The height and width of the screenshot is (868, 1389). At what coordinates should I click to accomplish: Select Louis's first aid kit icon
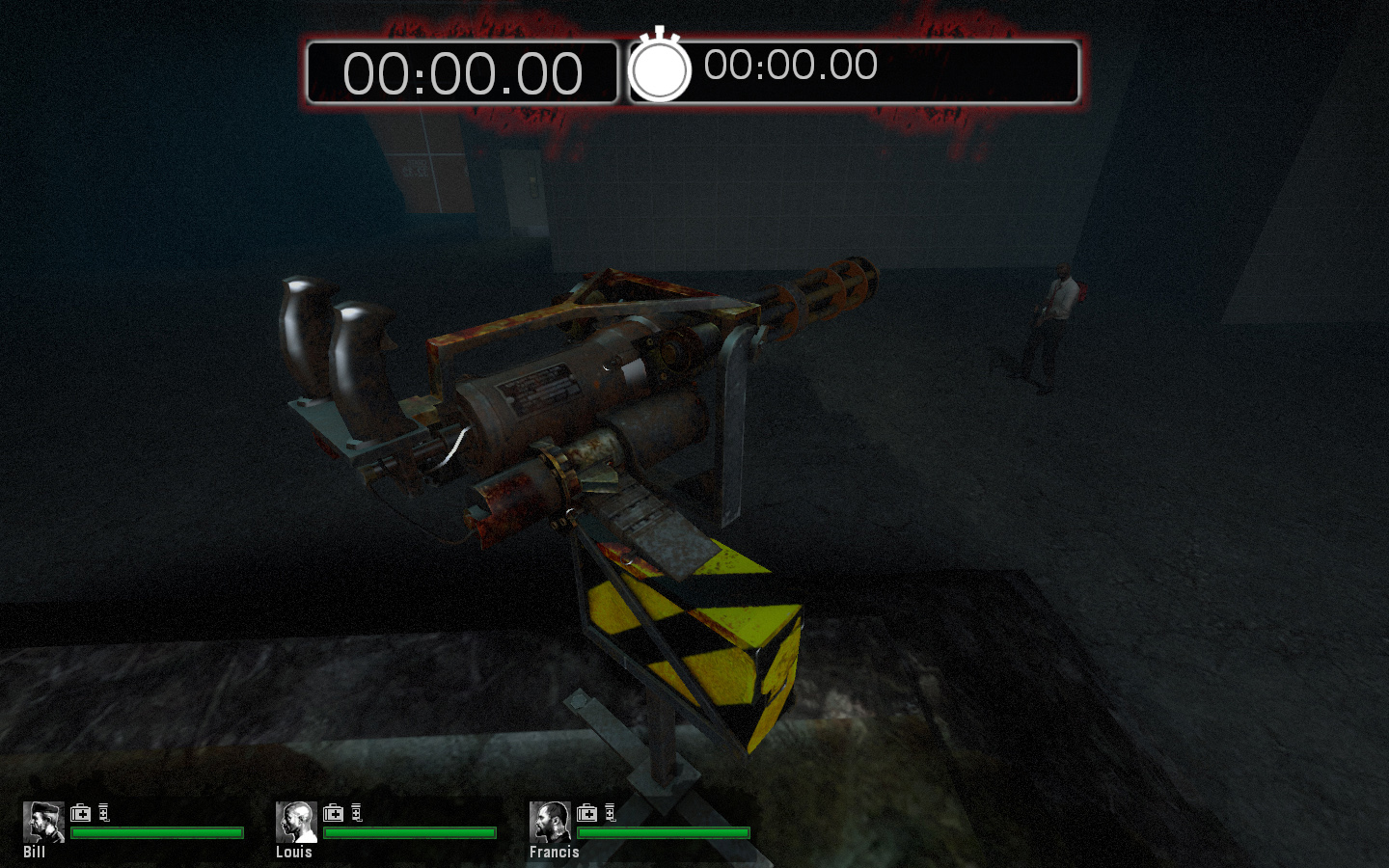click(x=335, y=813)
